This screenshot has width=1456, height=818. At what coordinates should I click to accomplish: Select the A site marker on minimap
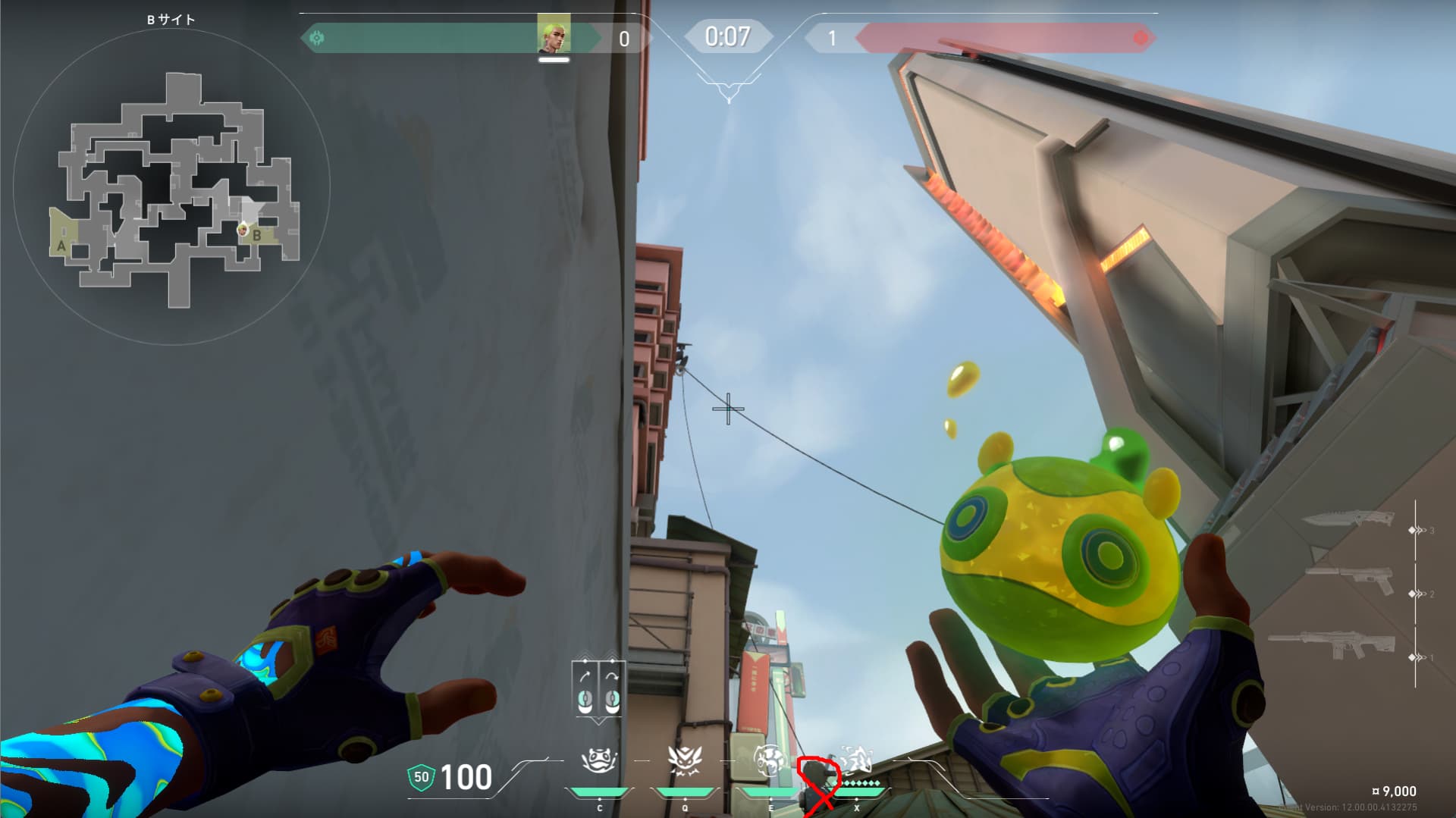pyautogui.click(x=61, y=246)
